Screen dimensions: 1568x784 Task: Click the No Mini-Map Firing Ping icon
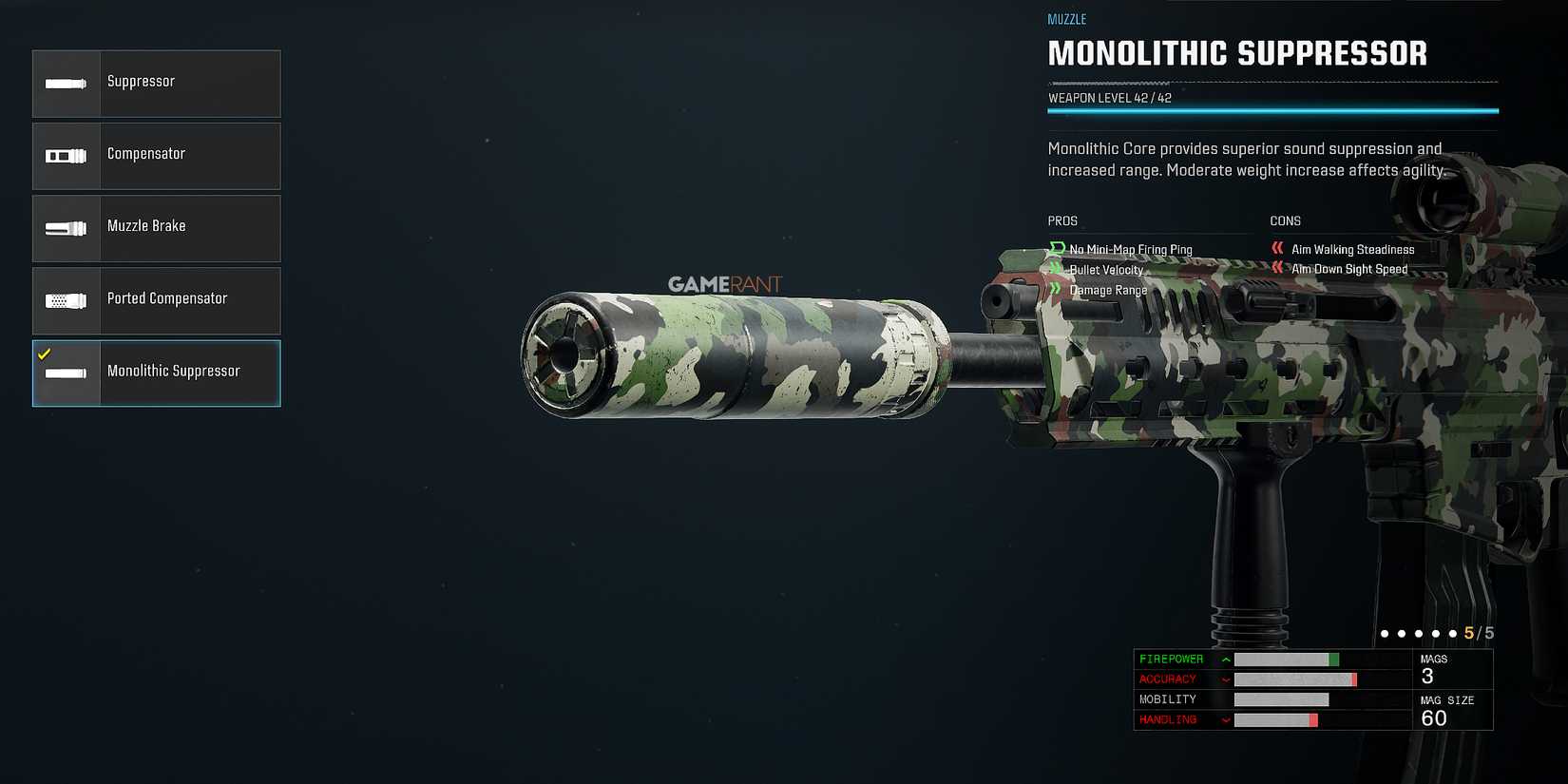coord(1056,249)
